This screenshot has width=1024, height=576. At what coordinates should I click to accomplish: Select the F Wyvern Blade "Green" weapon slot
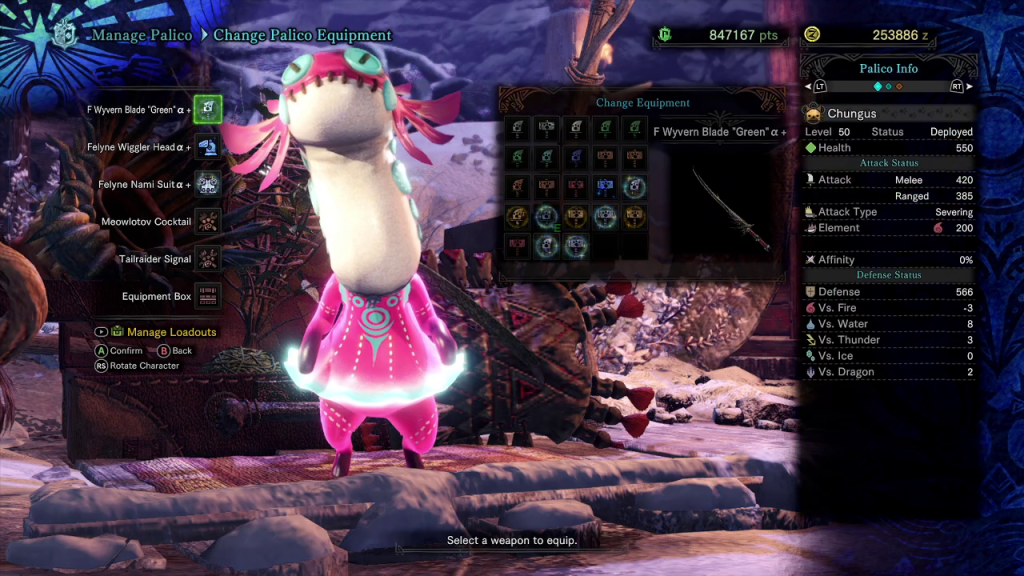point(208,109)
